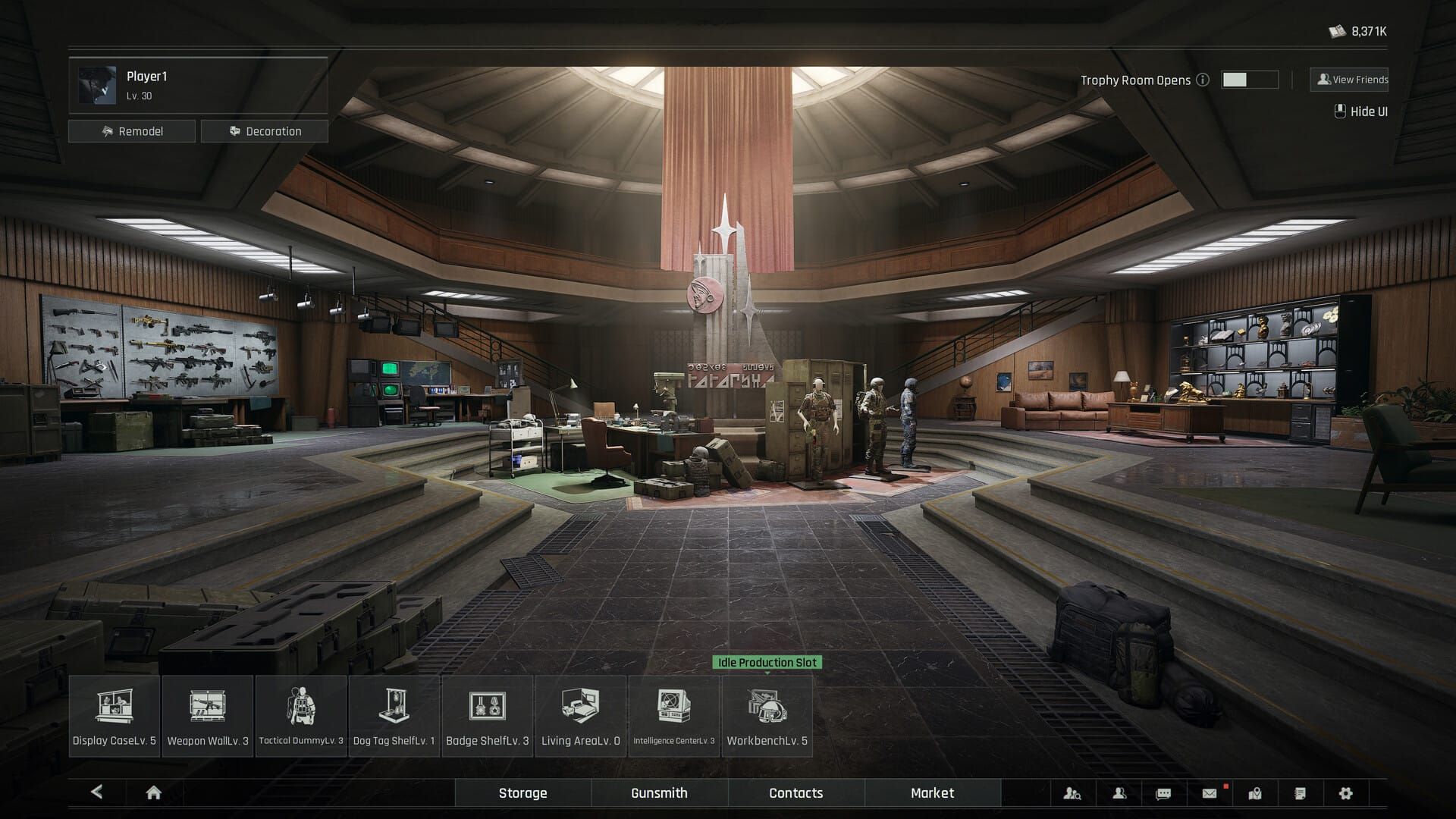Open the mail inbox with unread notification
Viewport: 1456px width, 819px height.
point(1210,793)
